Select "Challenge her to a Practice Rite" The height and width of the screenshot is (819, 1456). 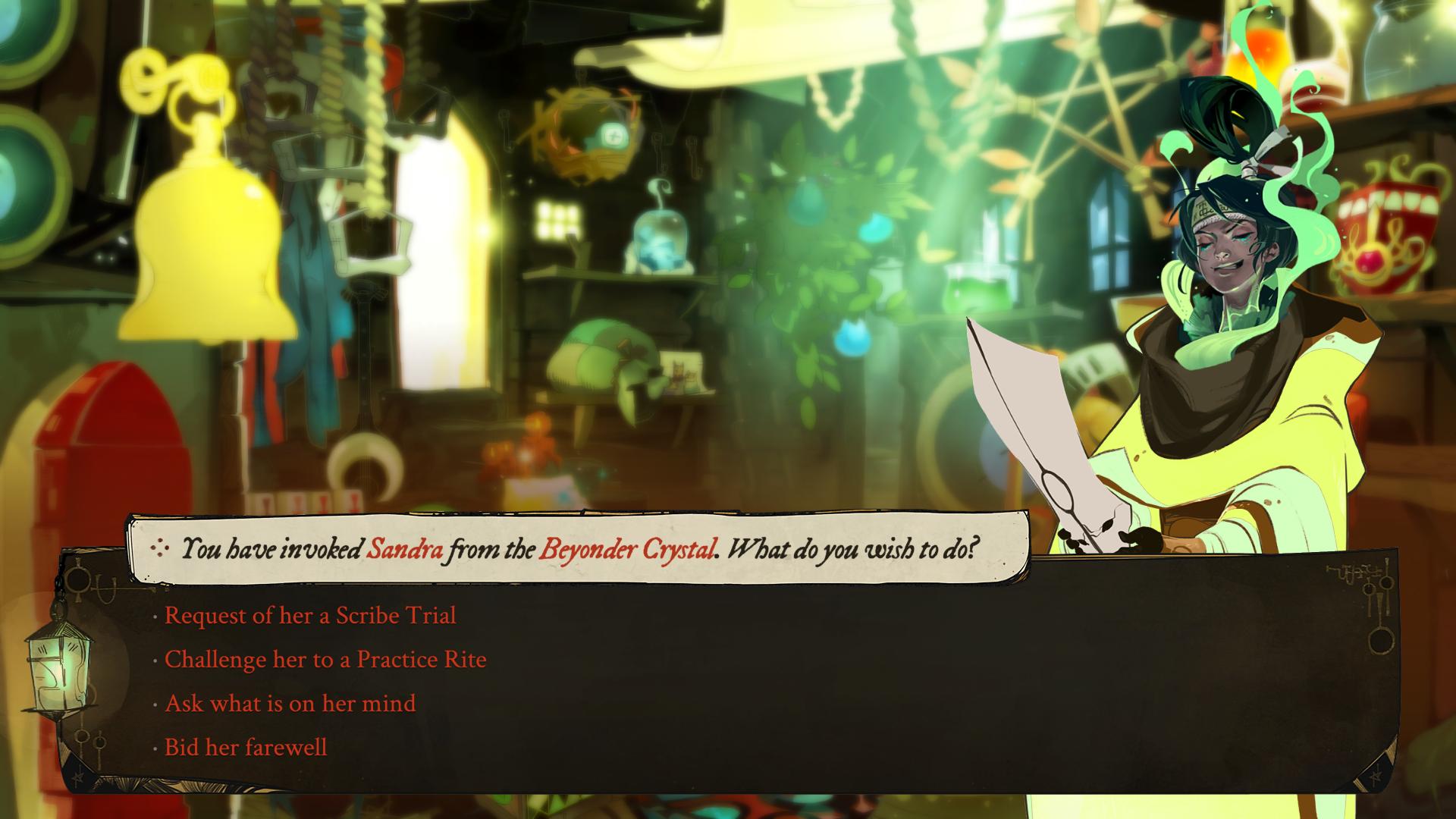click(x=325, y=659)
